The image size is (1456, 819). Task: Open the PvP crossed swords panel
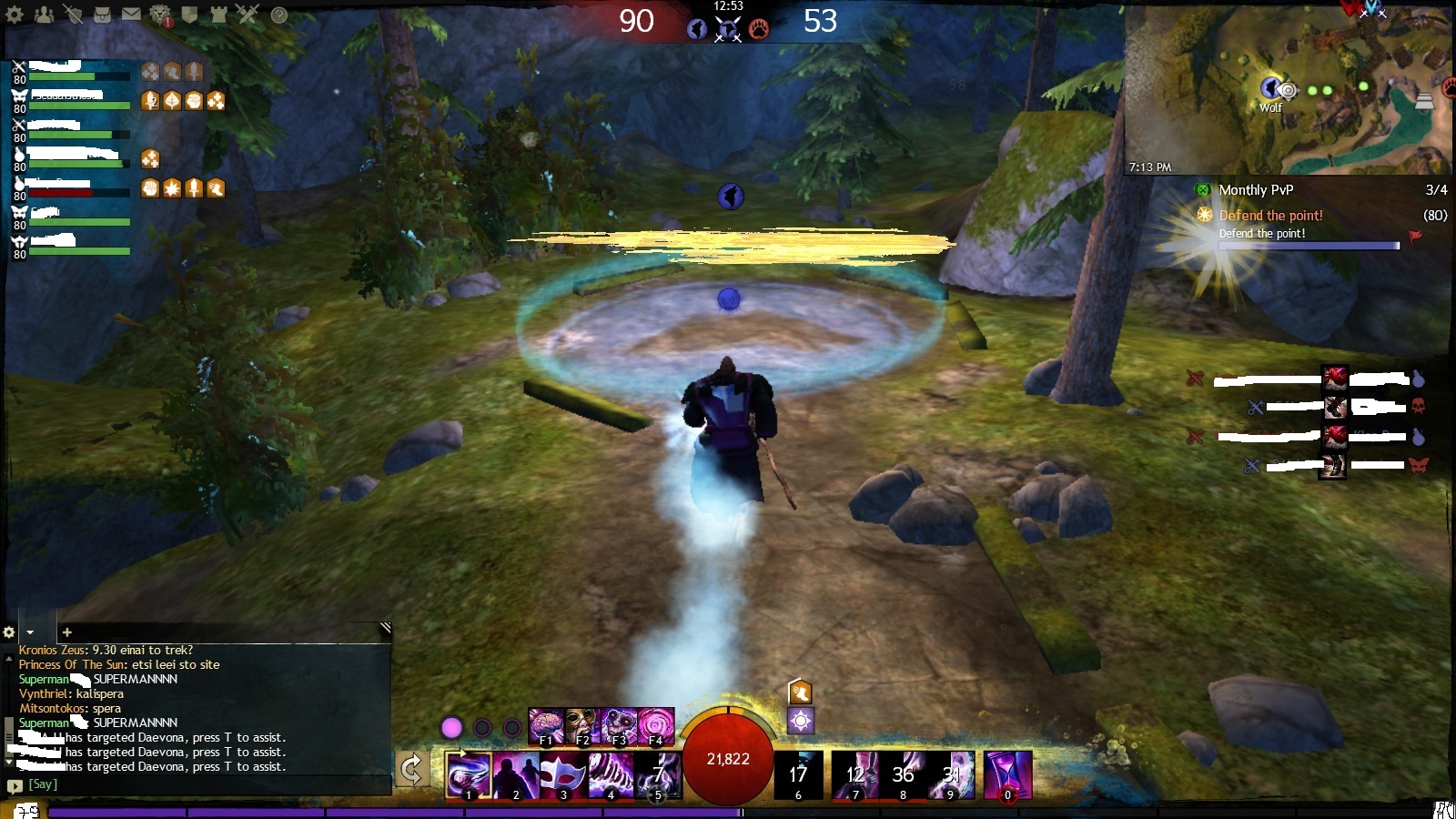tap(248, 15)
